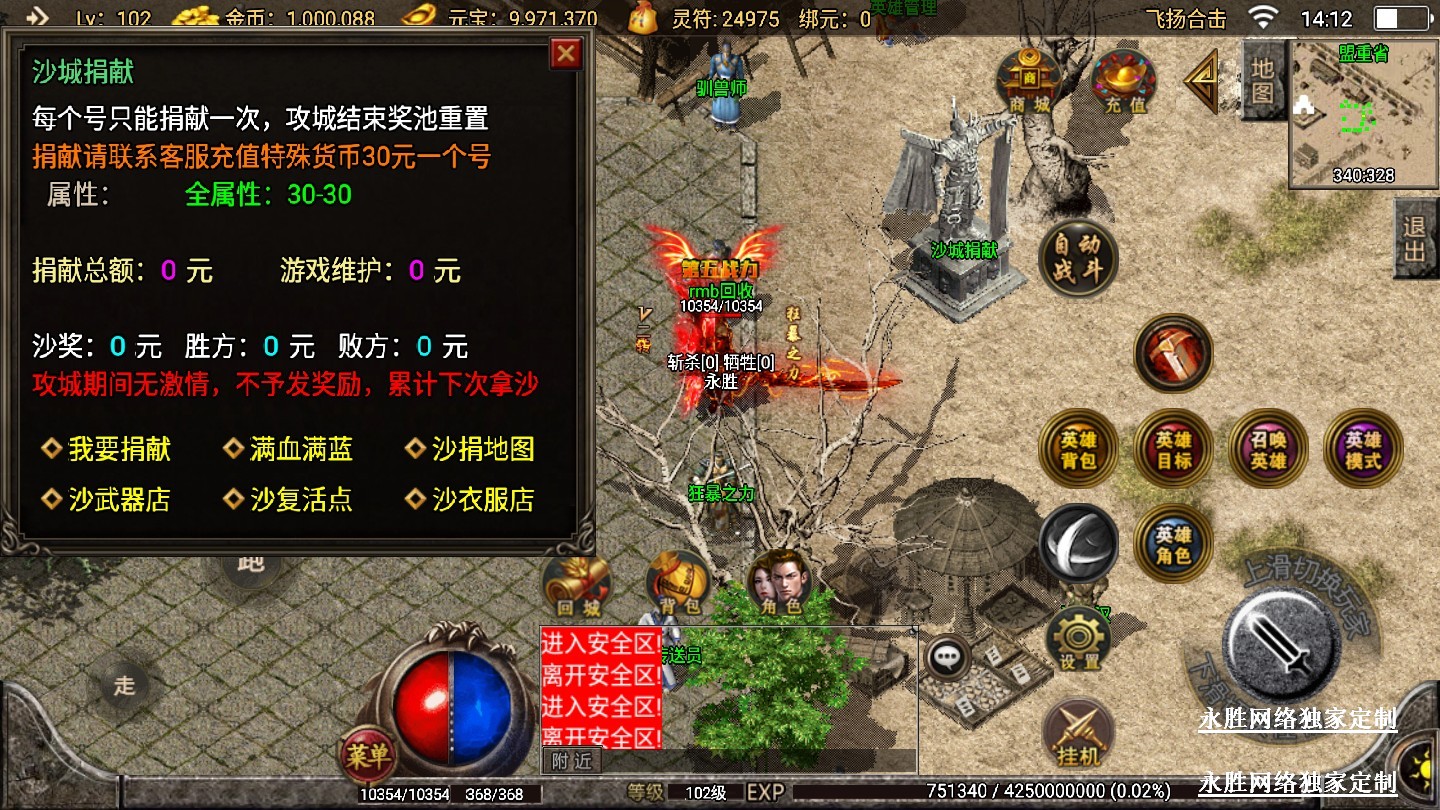
Task: Close the 沙城捐献 dialog
Action: tap(566, 53)
